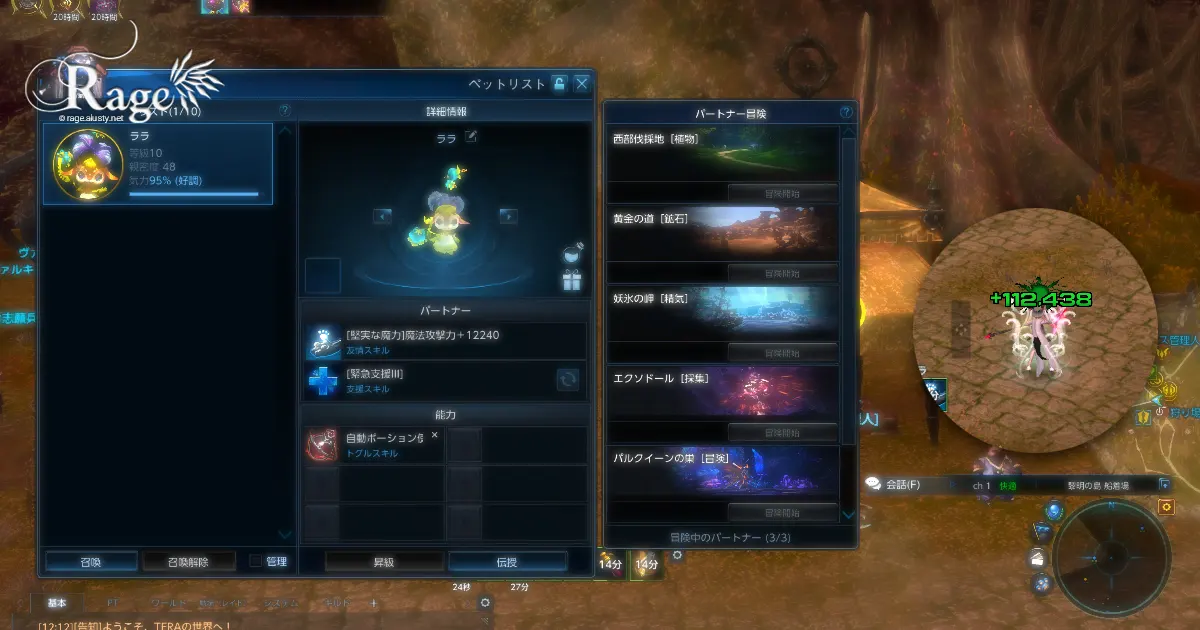Screen dimensions: 1200x630
Task: Click the 伝授 transfer button
Action: click(507, 562)
